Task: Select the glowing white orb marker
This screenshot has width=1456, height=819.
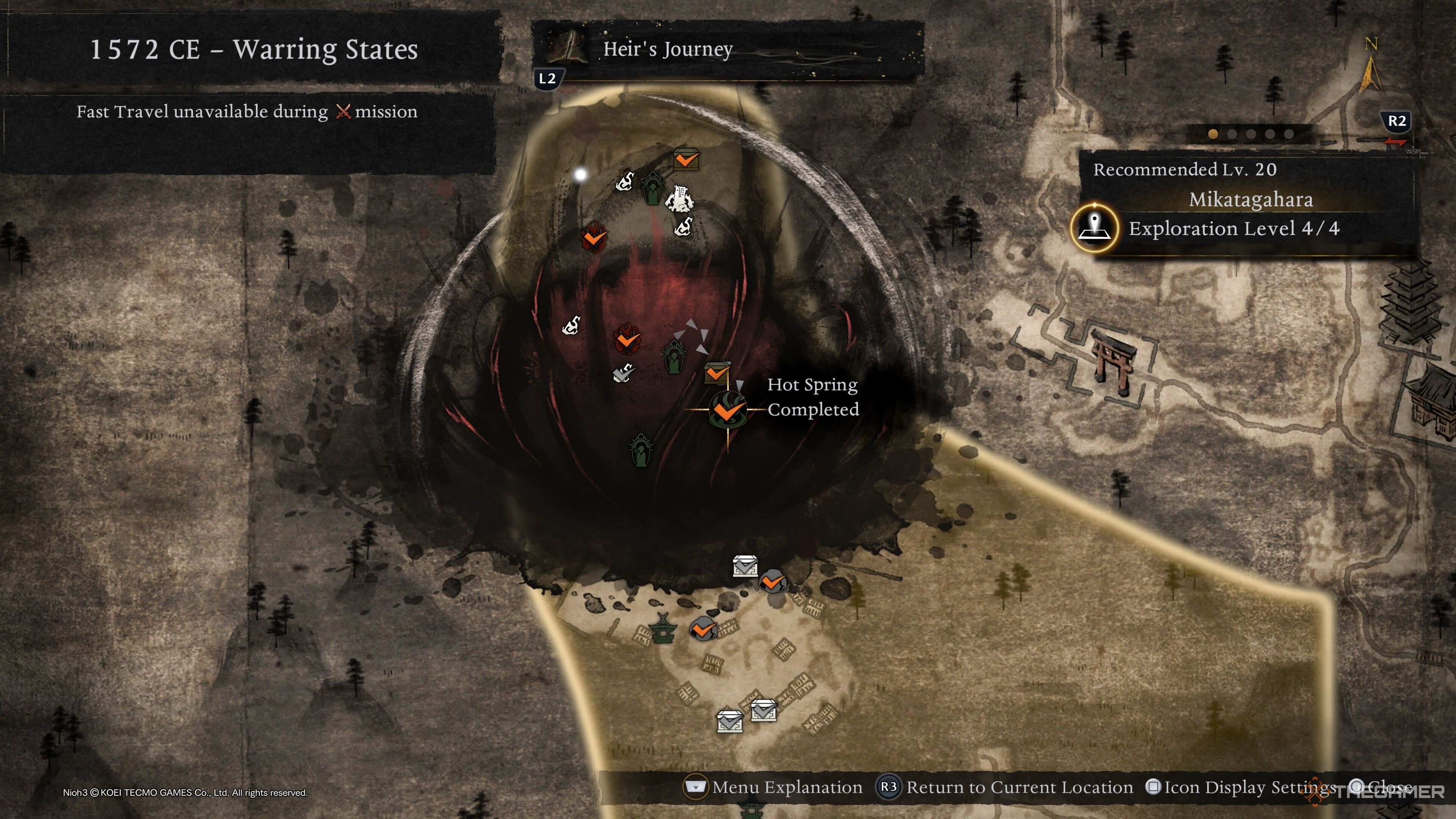Action: click(x=580, y=174)
